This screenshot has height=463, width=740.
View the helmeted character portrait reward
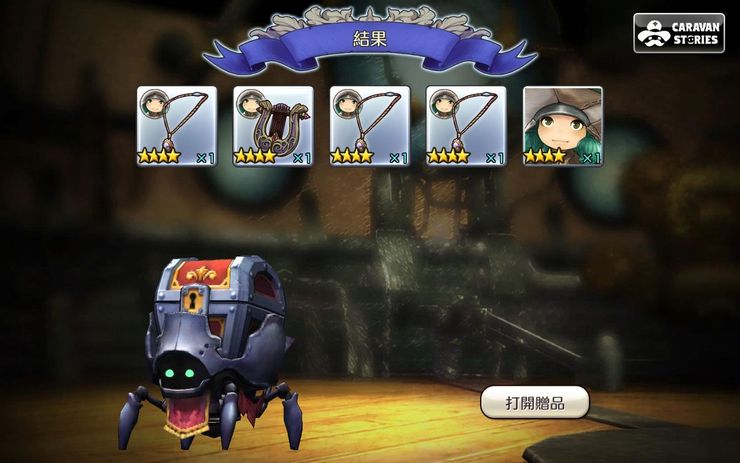pyautogui.click(x=563, y=126)
